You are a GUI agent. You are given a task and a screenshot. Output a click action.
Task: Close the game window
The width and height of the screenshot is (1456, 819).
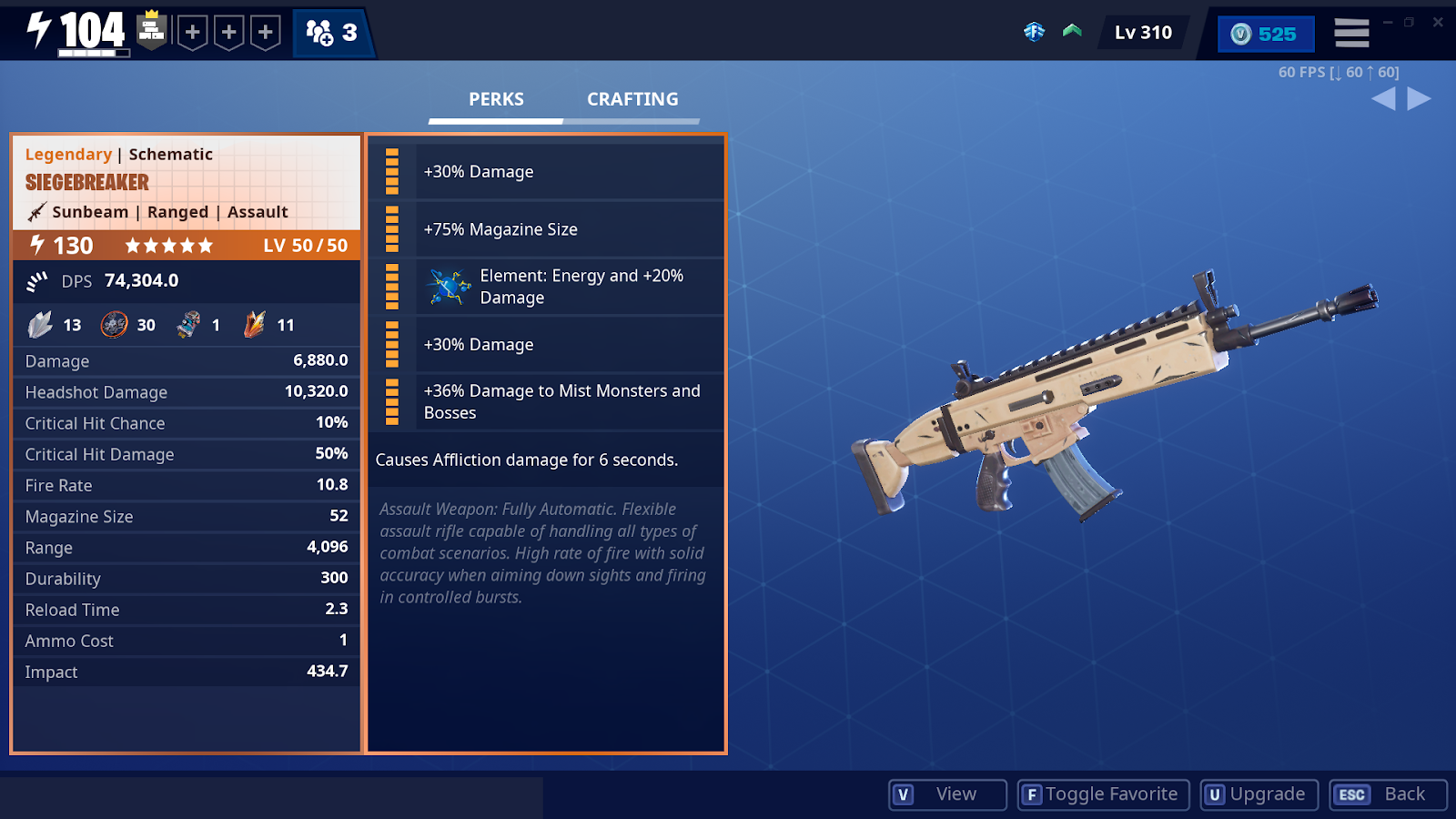coord(1438,22)
